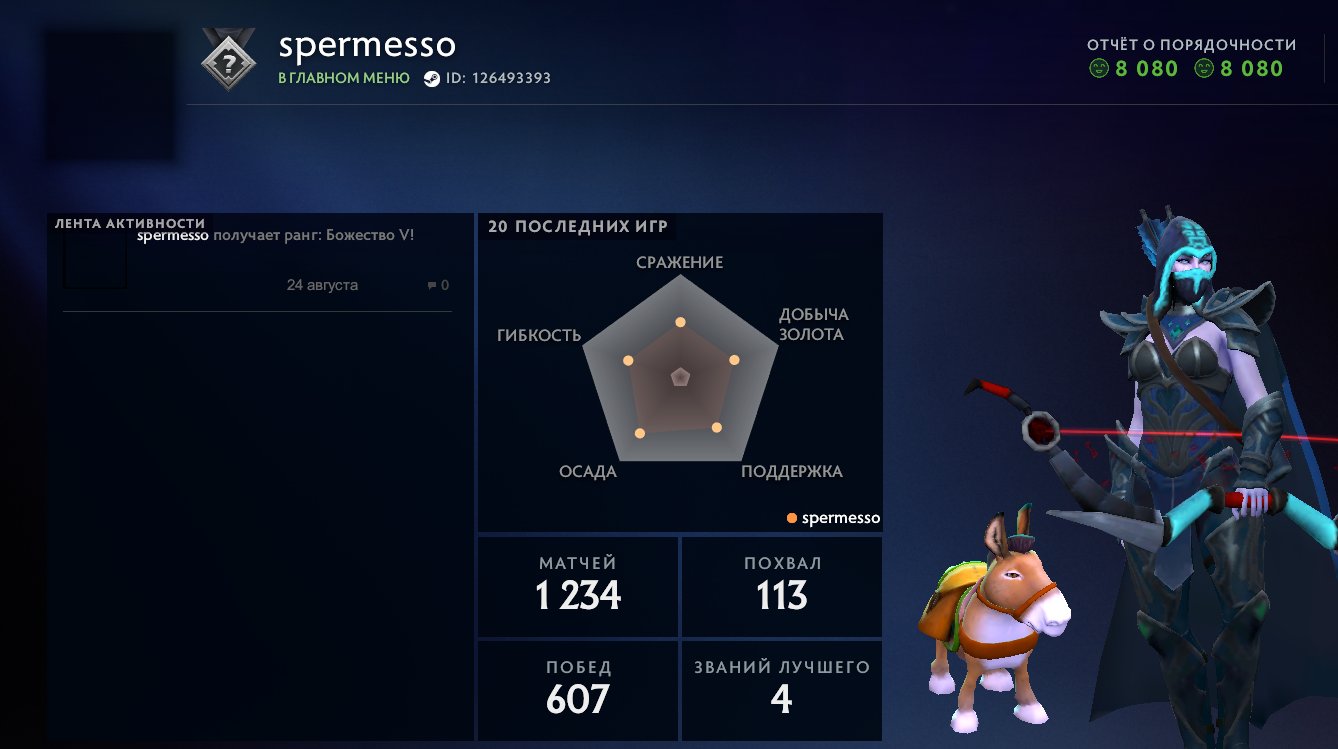Select the 20 ПОСЛЕДНИХ ИГР header
The image size is (1338, 749).
point(575,226)
